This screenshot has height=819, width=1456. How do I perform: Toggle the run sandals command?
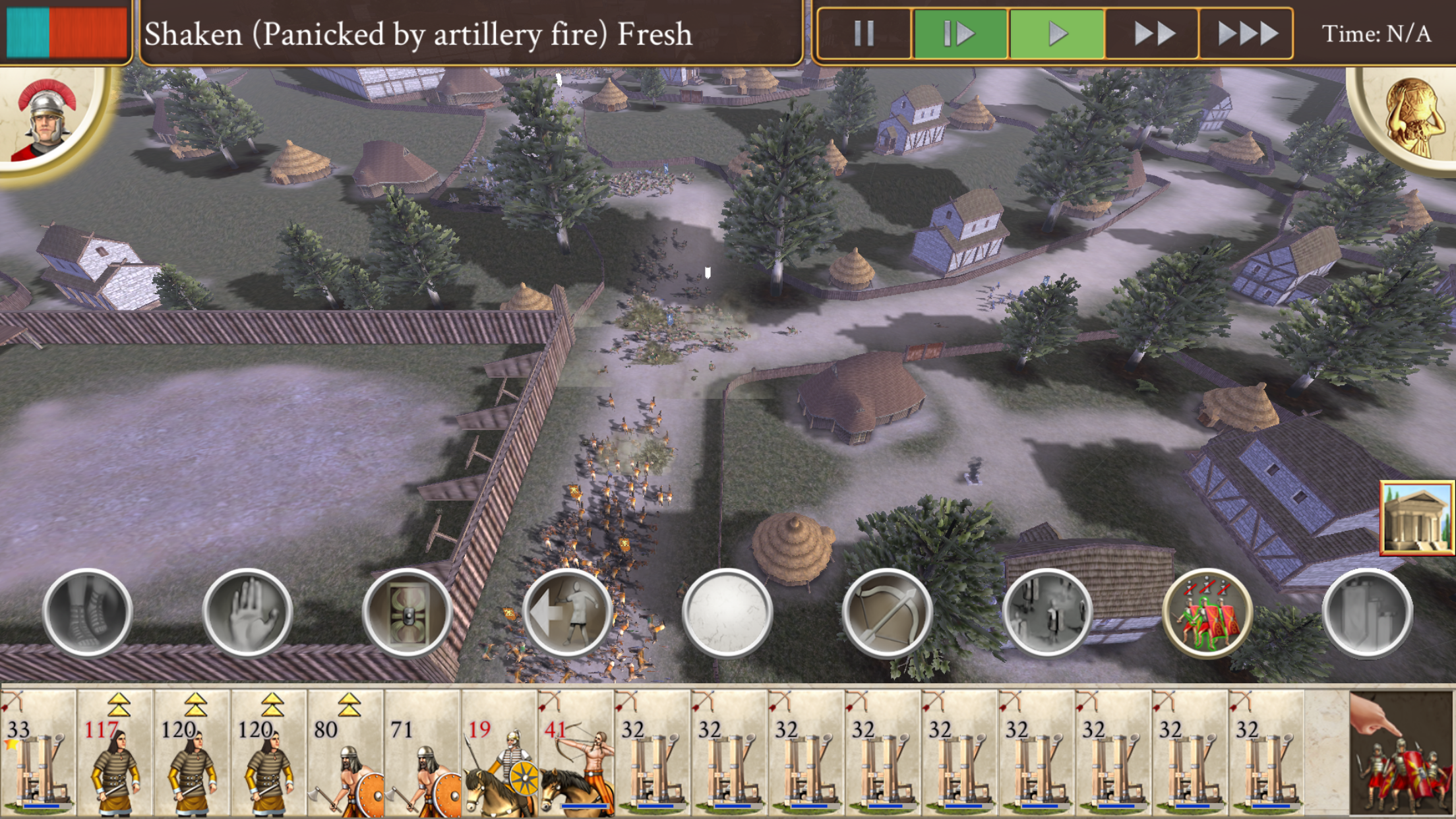(87, 613)
